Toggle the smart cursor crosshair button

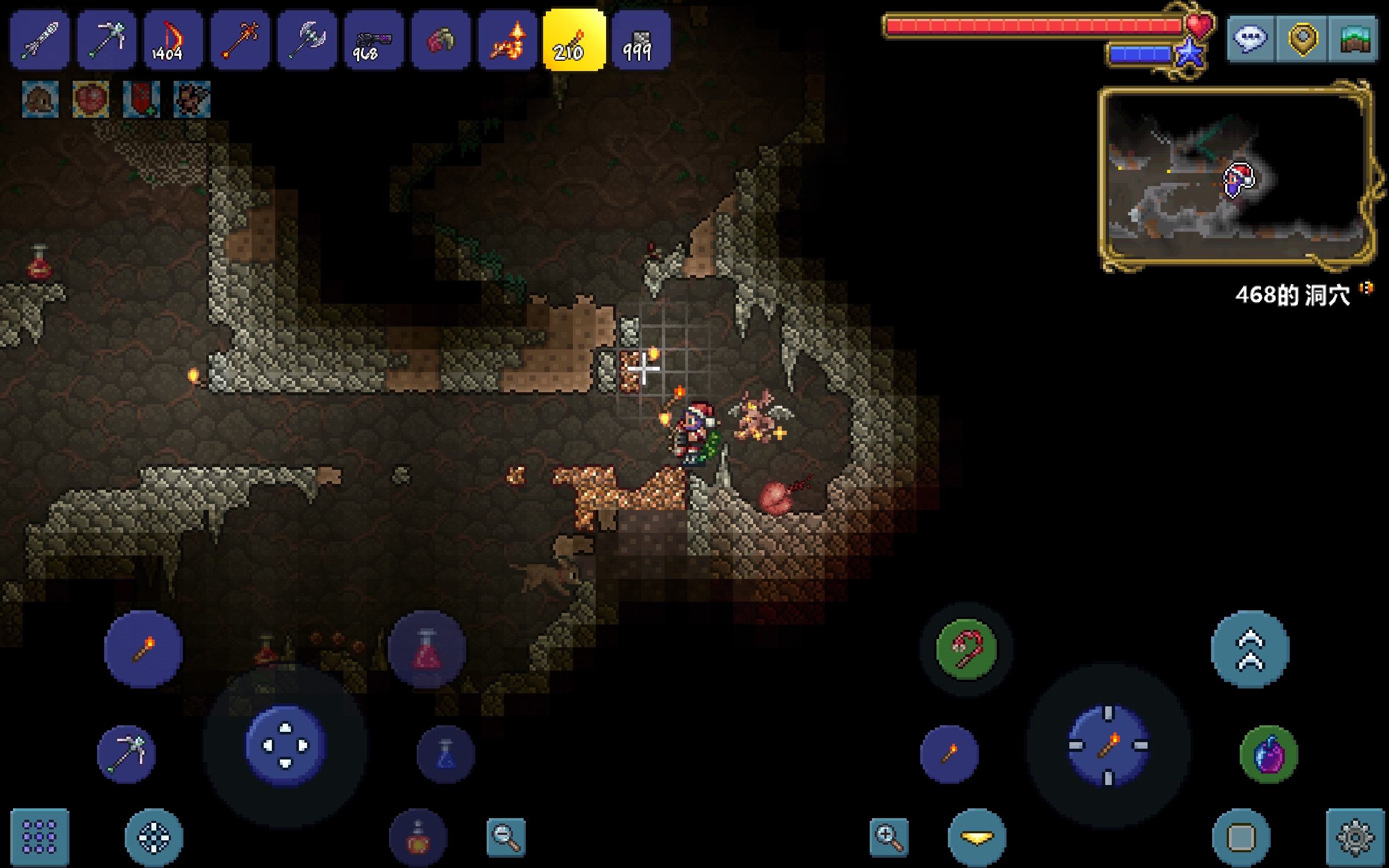(154, 837)
